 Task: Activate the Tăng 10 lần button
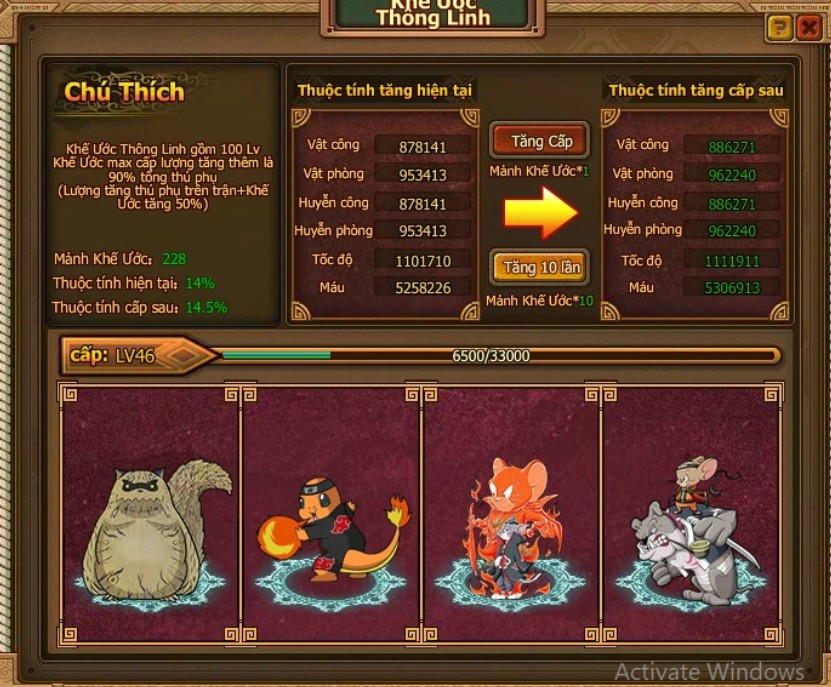click(x=539, y=268)
